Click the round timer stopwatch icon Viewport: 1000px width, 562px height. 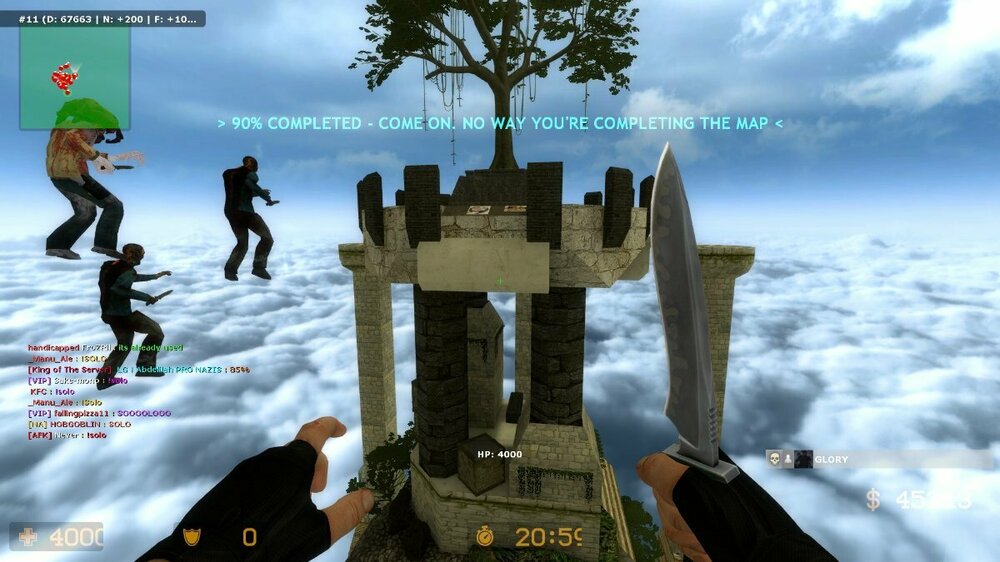pyautogui.click(x=485, y=537)
